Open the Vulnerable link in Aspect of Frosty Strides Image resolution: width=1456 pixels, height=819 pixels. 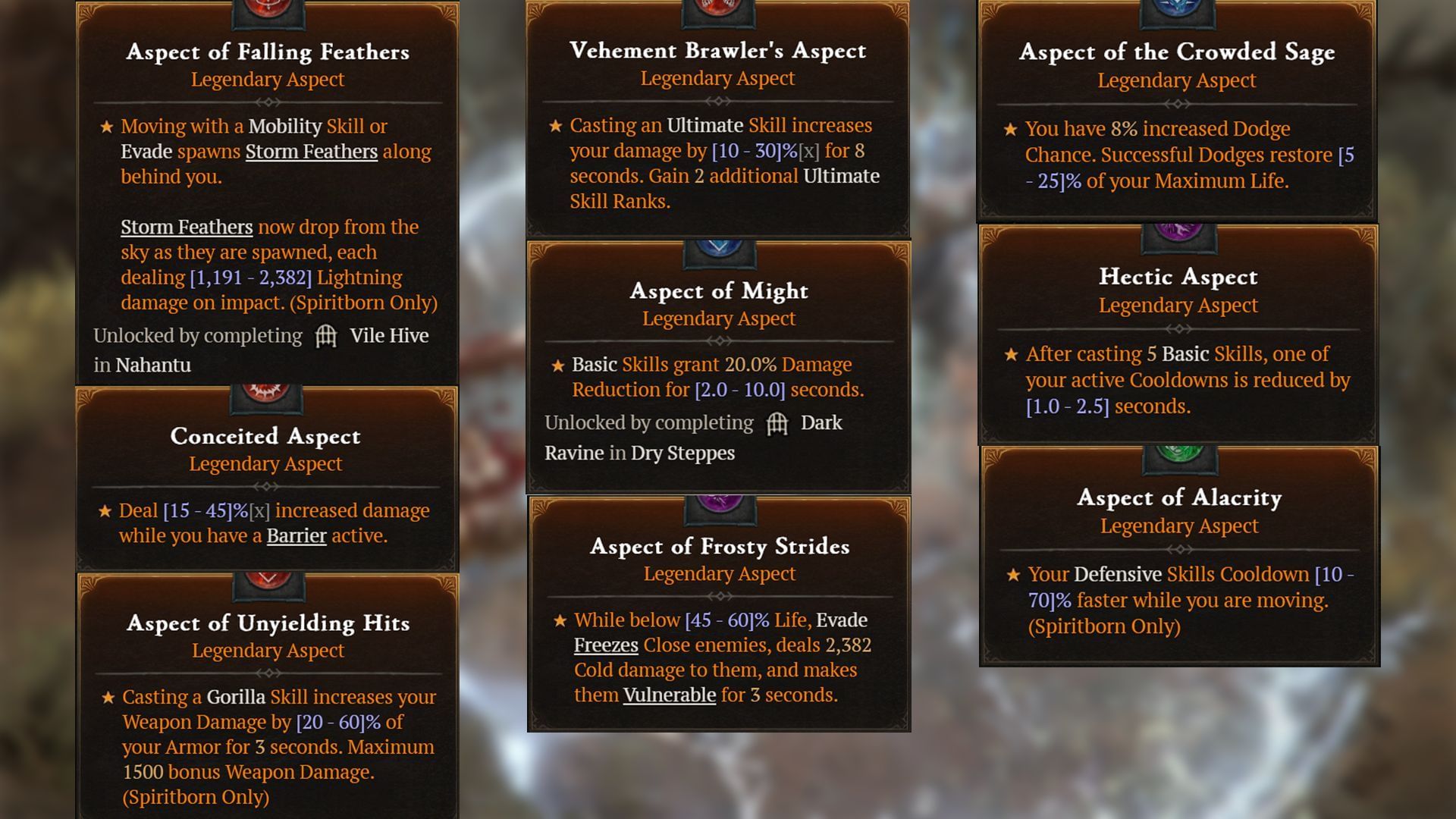667,694
